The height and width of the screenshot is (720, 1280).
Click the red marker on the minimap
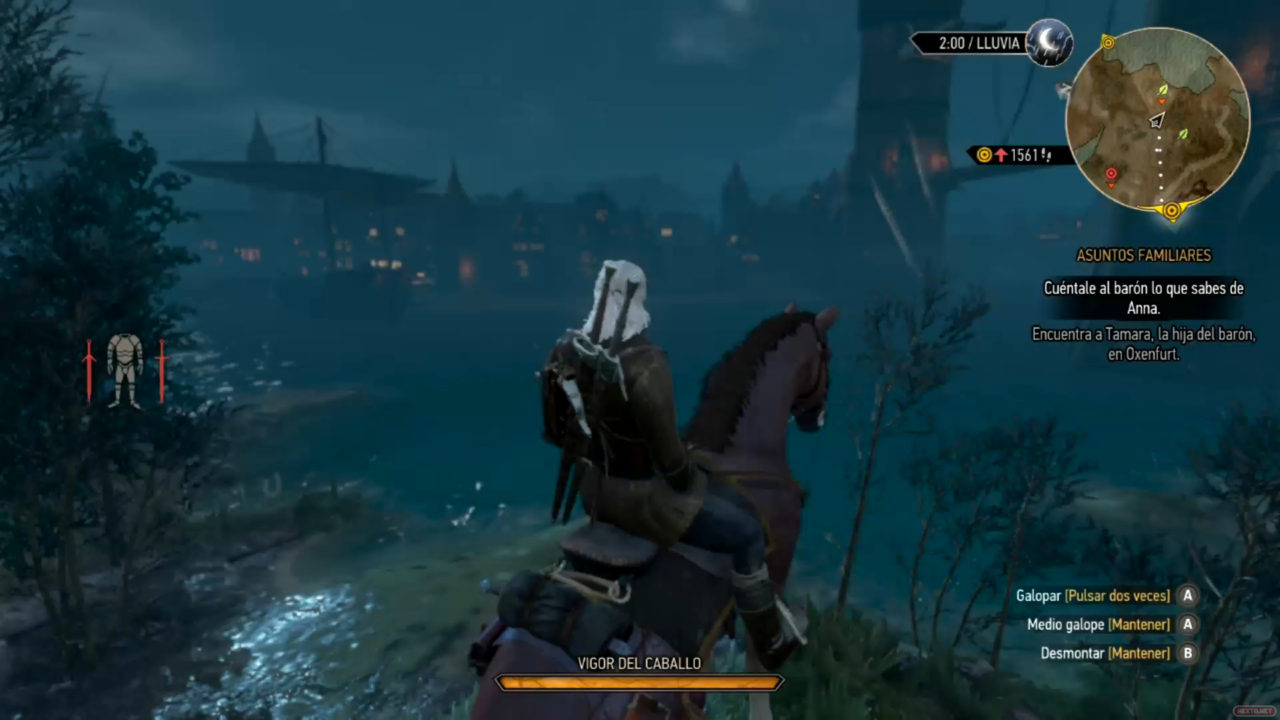pyautogui.click(x=1111, y=175)
